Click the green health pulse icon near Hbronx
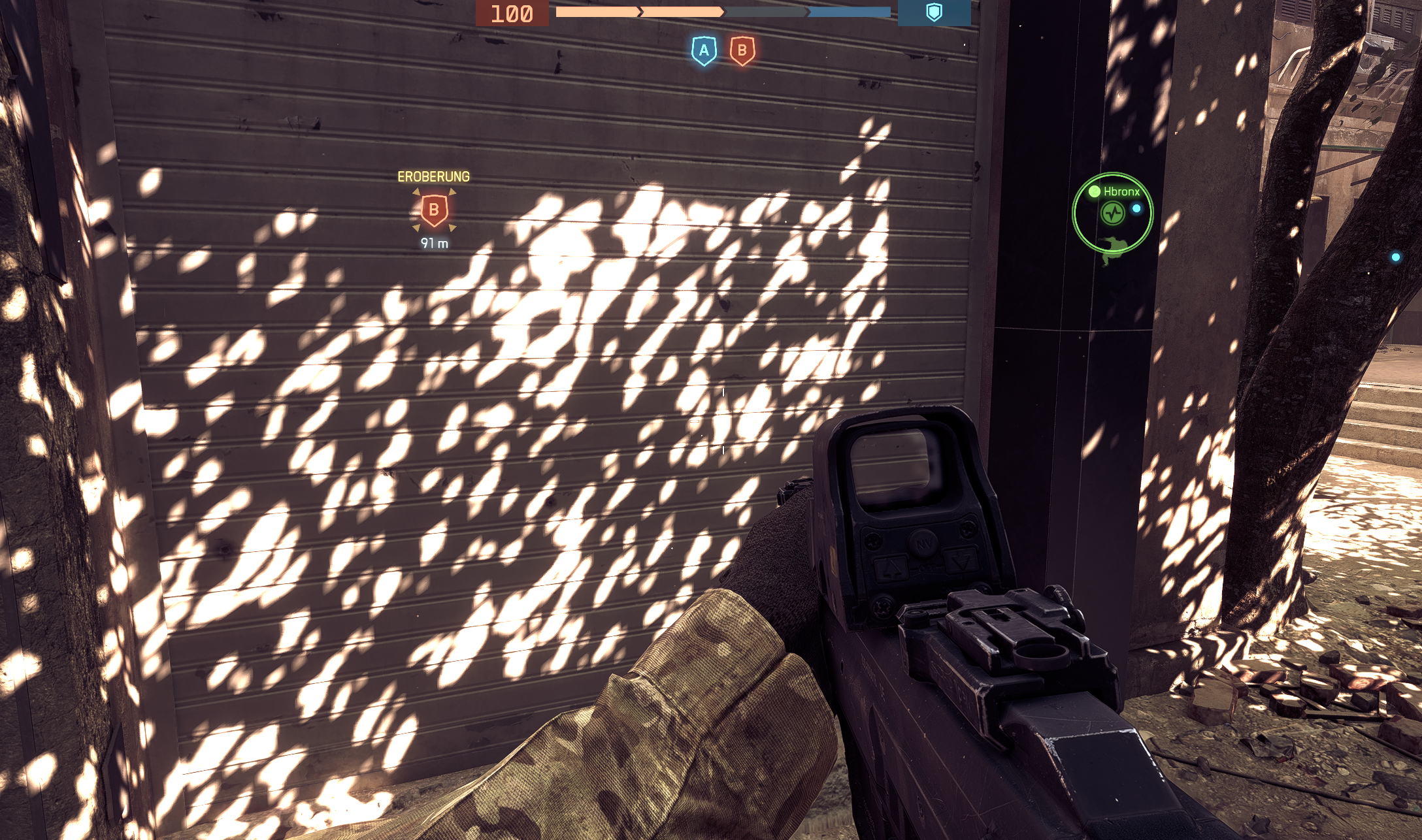Image resolution: width=1422 pixels, height=840 pixels. pos(1112,212)
